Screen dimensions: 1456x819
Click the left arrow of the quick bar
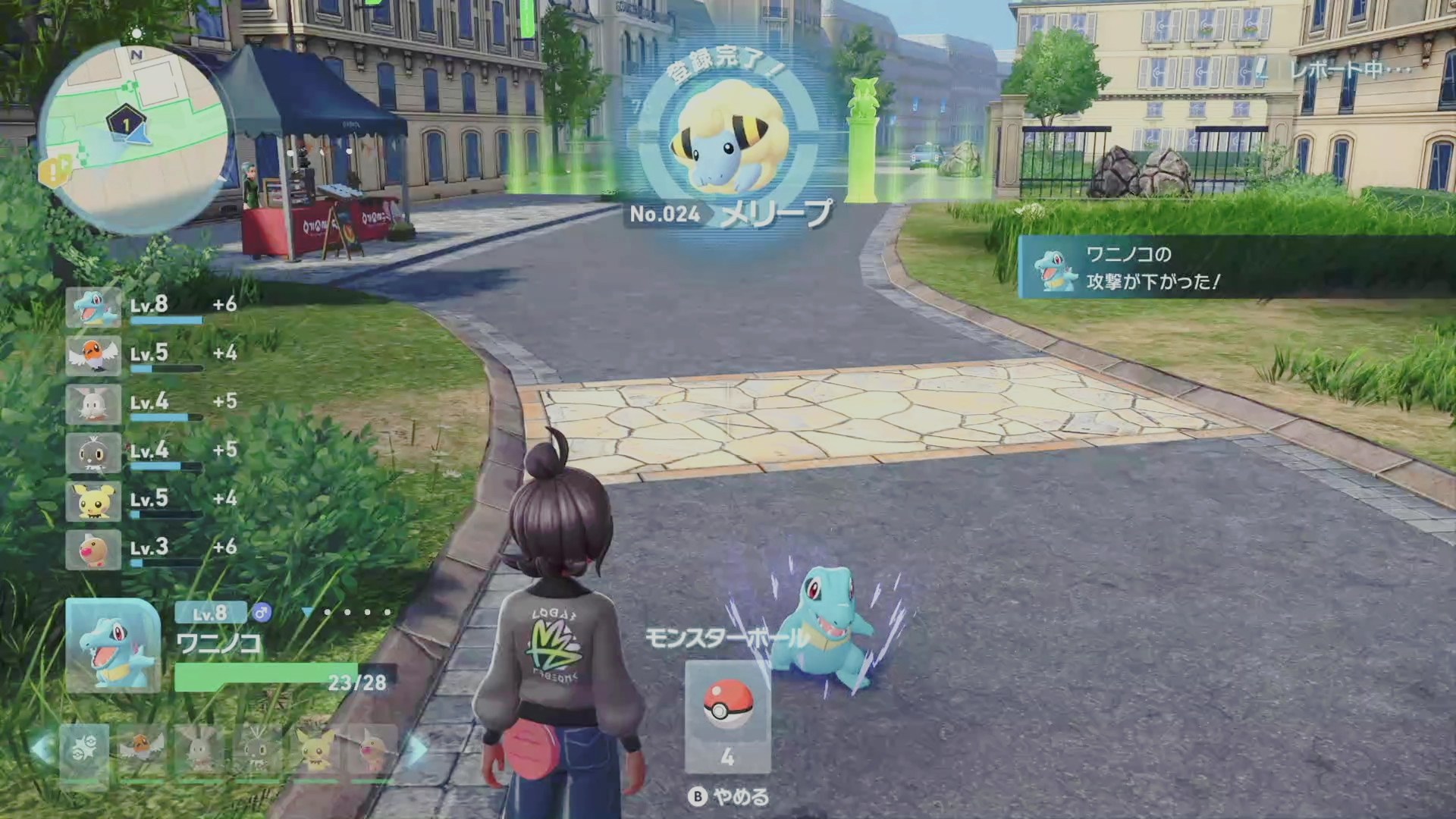[x=42, y=749]
